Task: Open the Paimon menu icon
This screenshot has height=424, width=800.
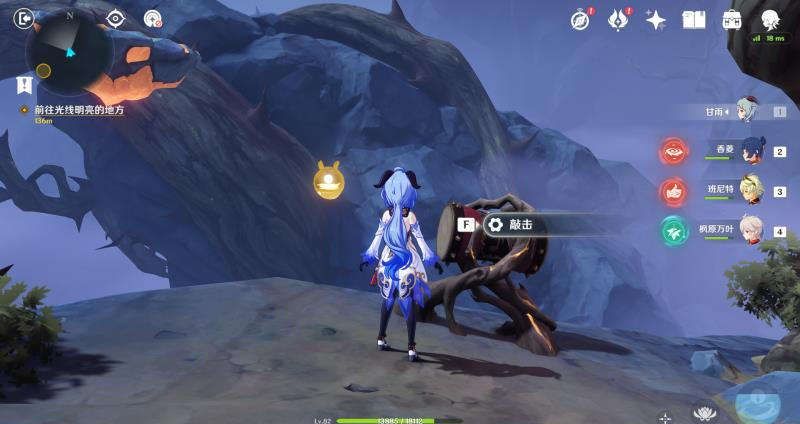Action: point(770,19)
